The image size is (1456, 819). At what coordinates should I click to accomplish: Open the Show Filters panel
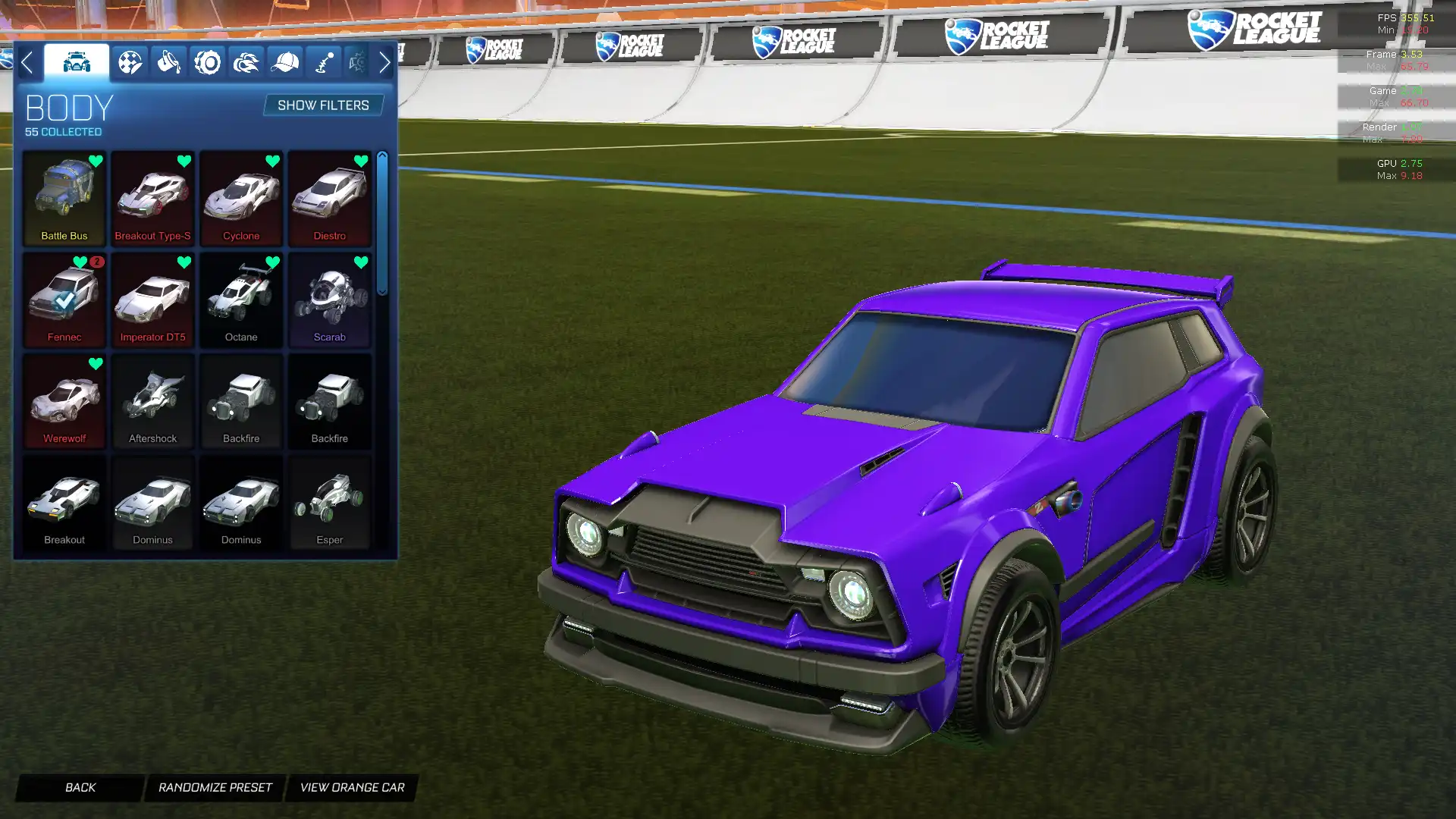pos(323,105)
